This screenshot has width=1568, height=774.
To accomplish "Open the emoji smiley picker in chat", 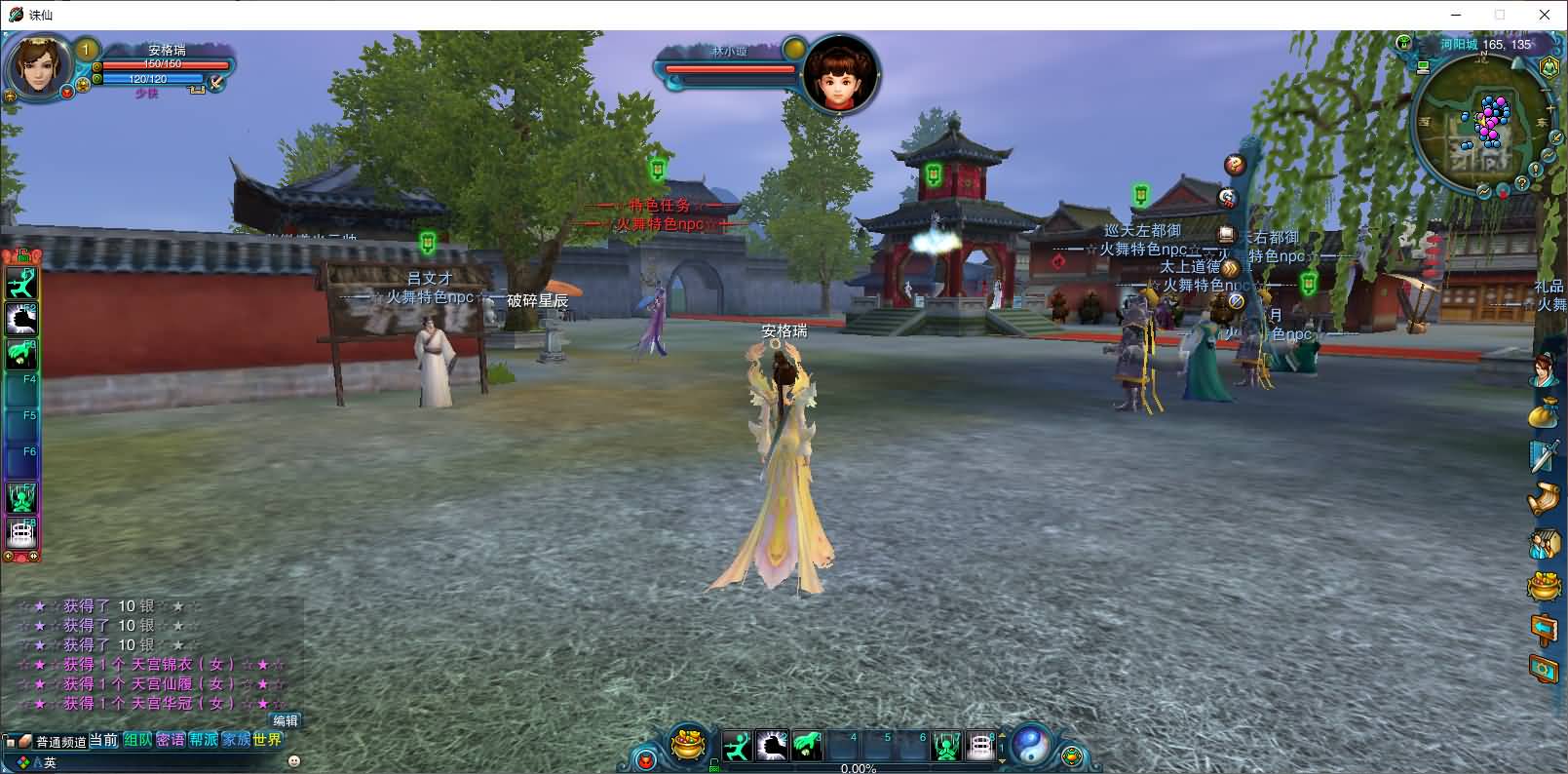I will tap(294, 760).
